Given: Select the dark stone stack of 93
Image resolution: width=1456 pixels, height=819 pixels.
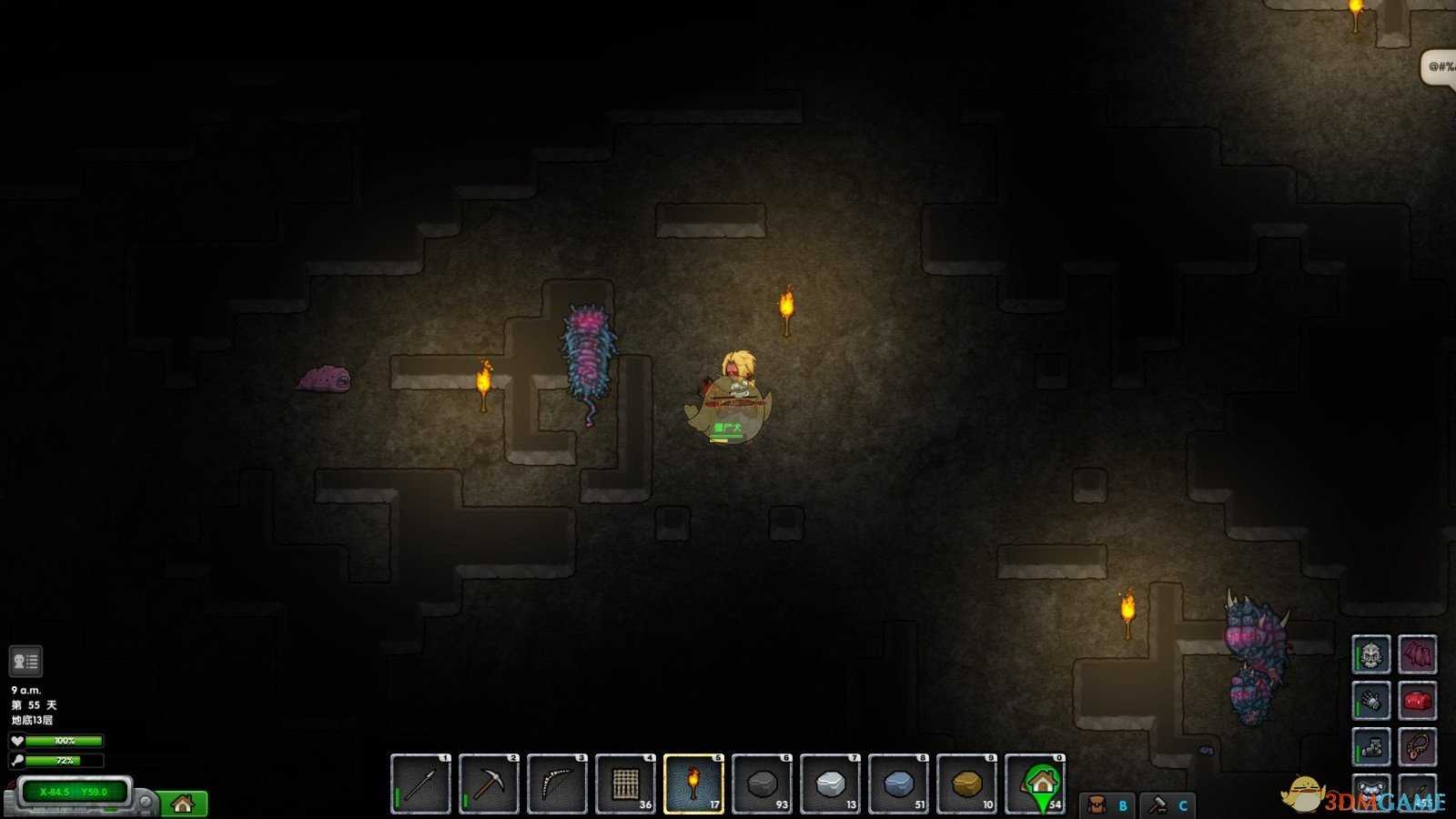Looking at the screenshot, I should click(762, 784).
